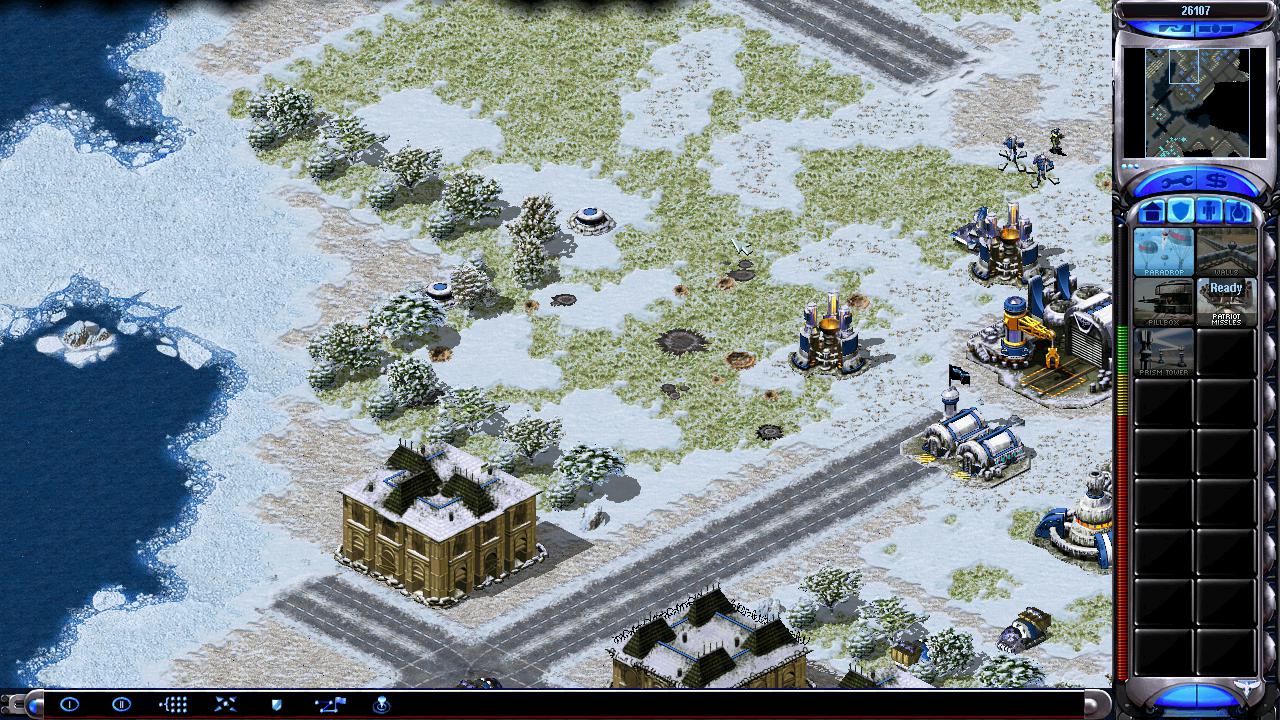Screen dimensions: 1280x720
Task: Click the beacon placement button
Action: click(x=381, y=704)
